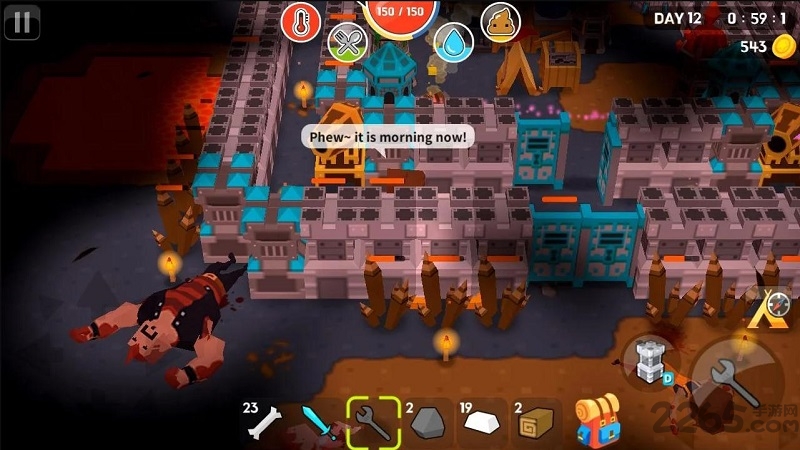
Task: Activate the stone tower build button
Action: (647, 359)
